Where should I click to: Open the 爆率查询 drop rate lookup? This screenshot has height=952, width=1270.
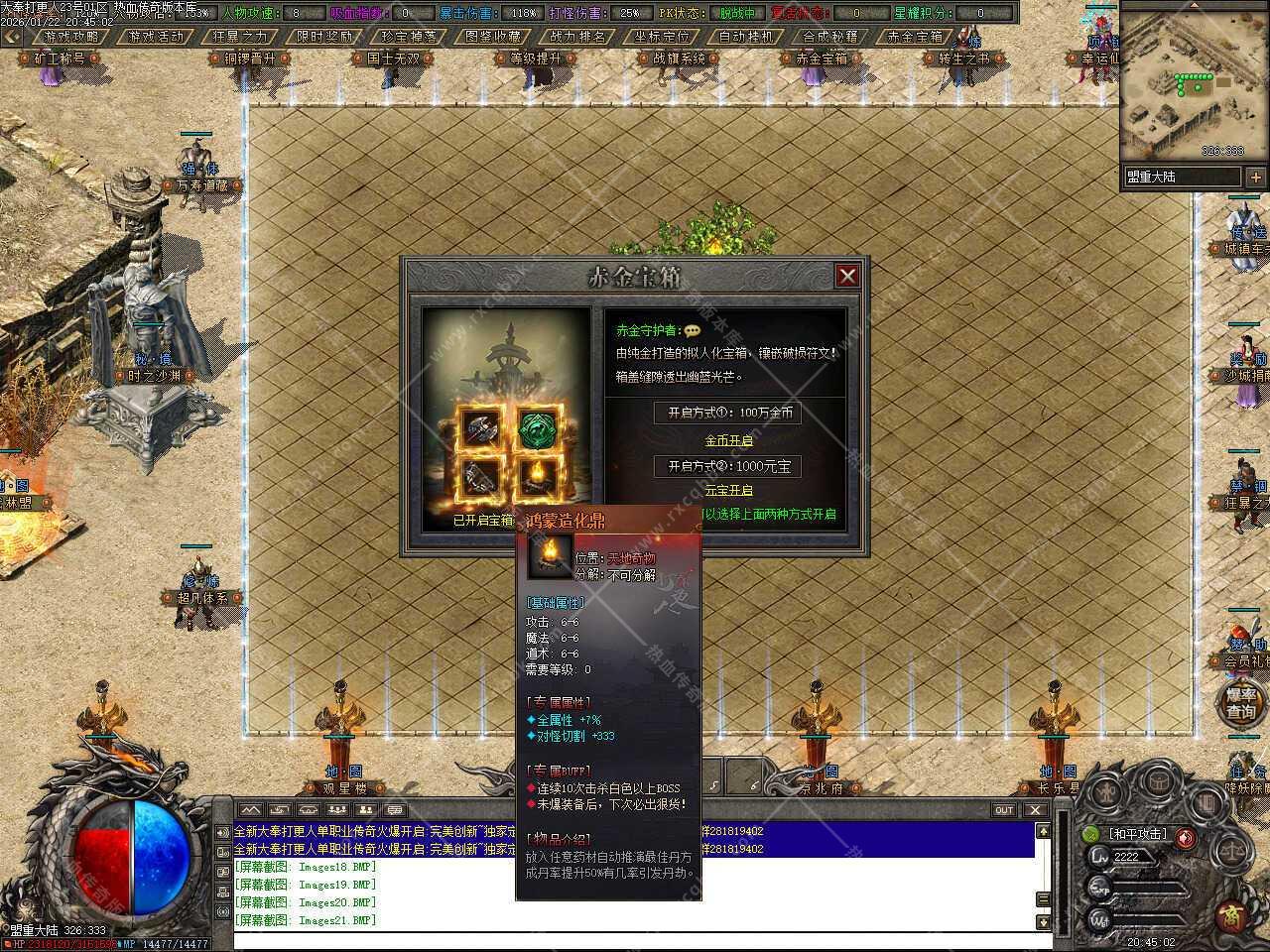[1240, 703]
